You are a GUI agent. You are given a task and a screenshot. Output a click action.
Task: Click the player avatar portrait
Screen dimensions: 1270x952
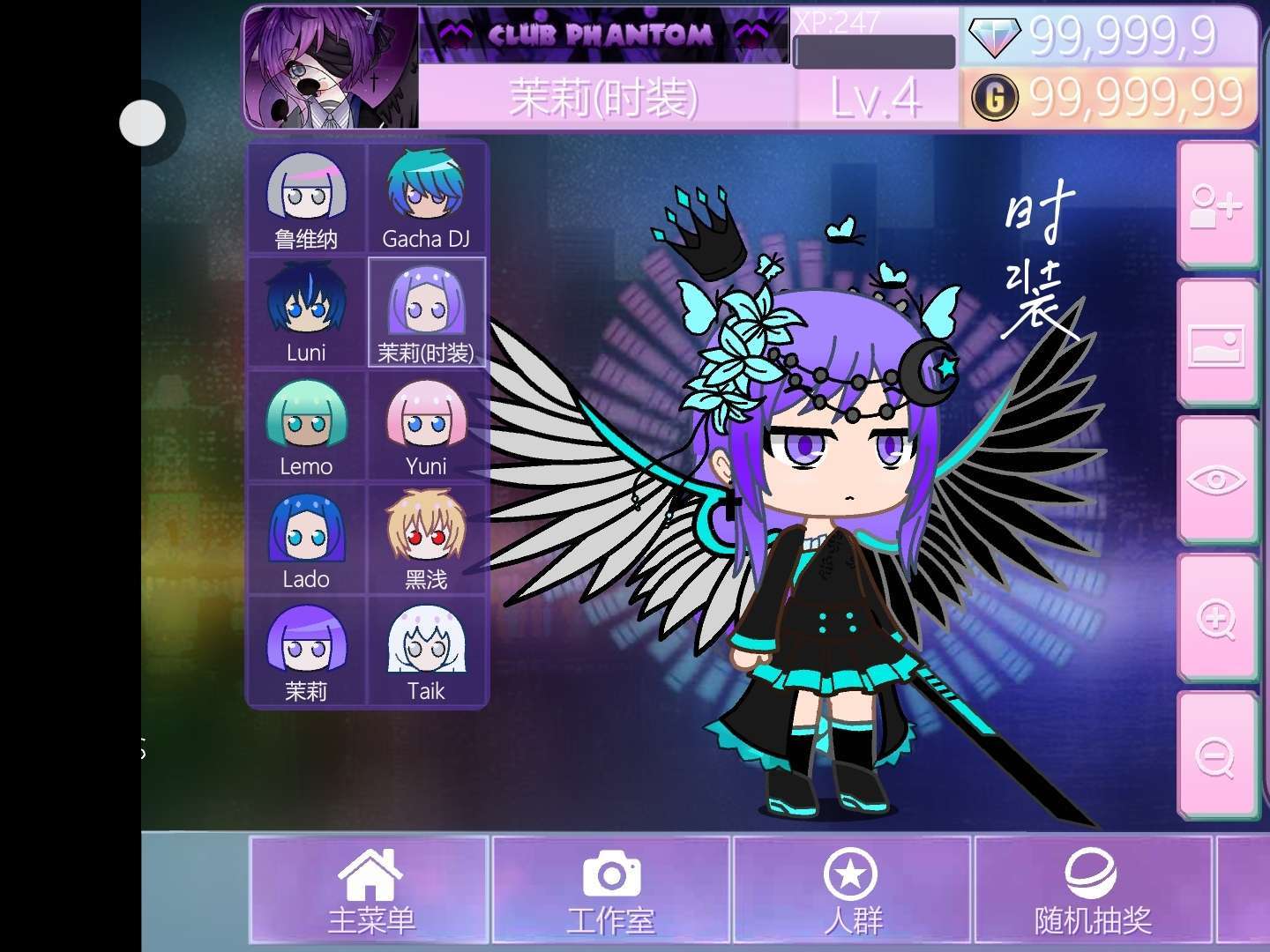click(331, 69)
